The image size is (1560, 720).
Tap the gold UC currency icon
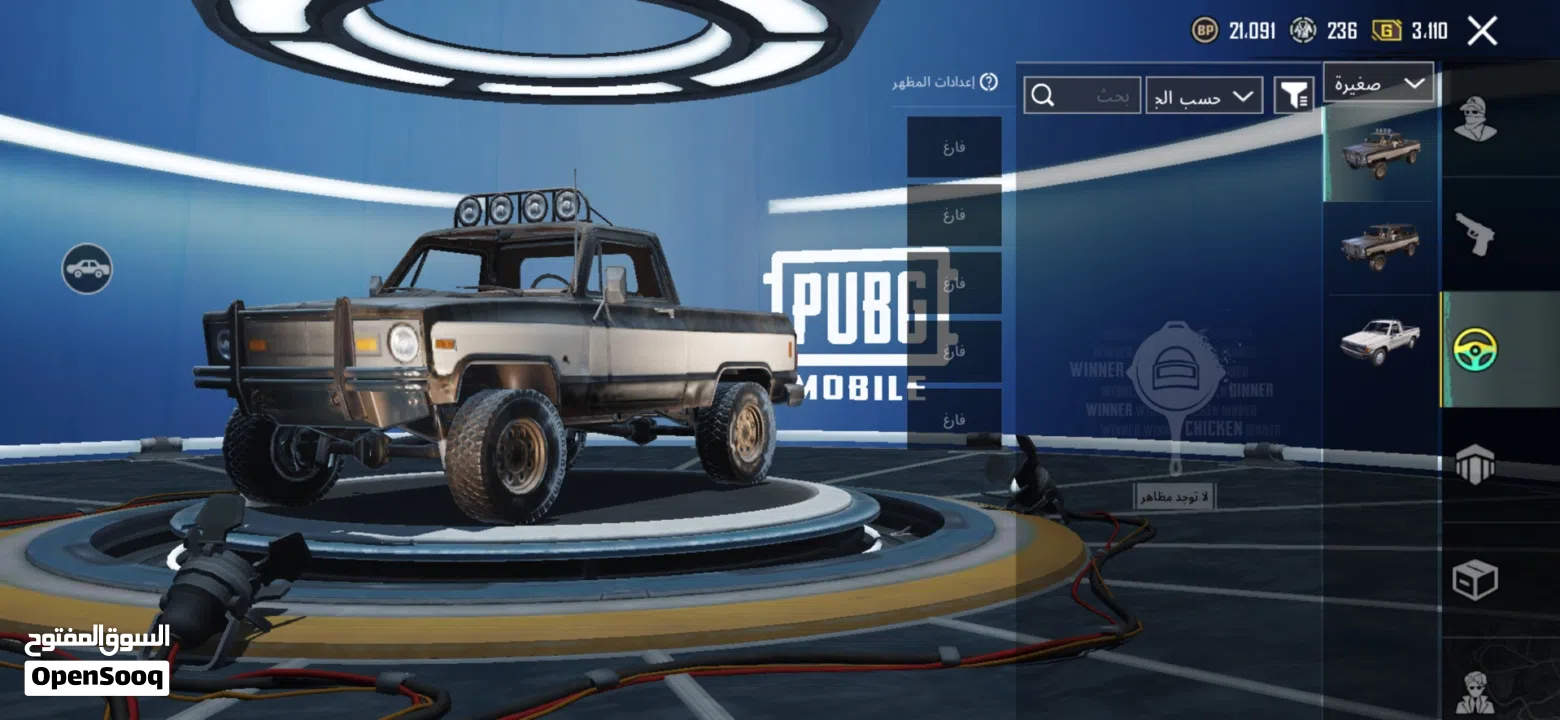[x=1386, y=31]
